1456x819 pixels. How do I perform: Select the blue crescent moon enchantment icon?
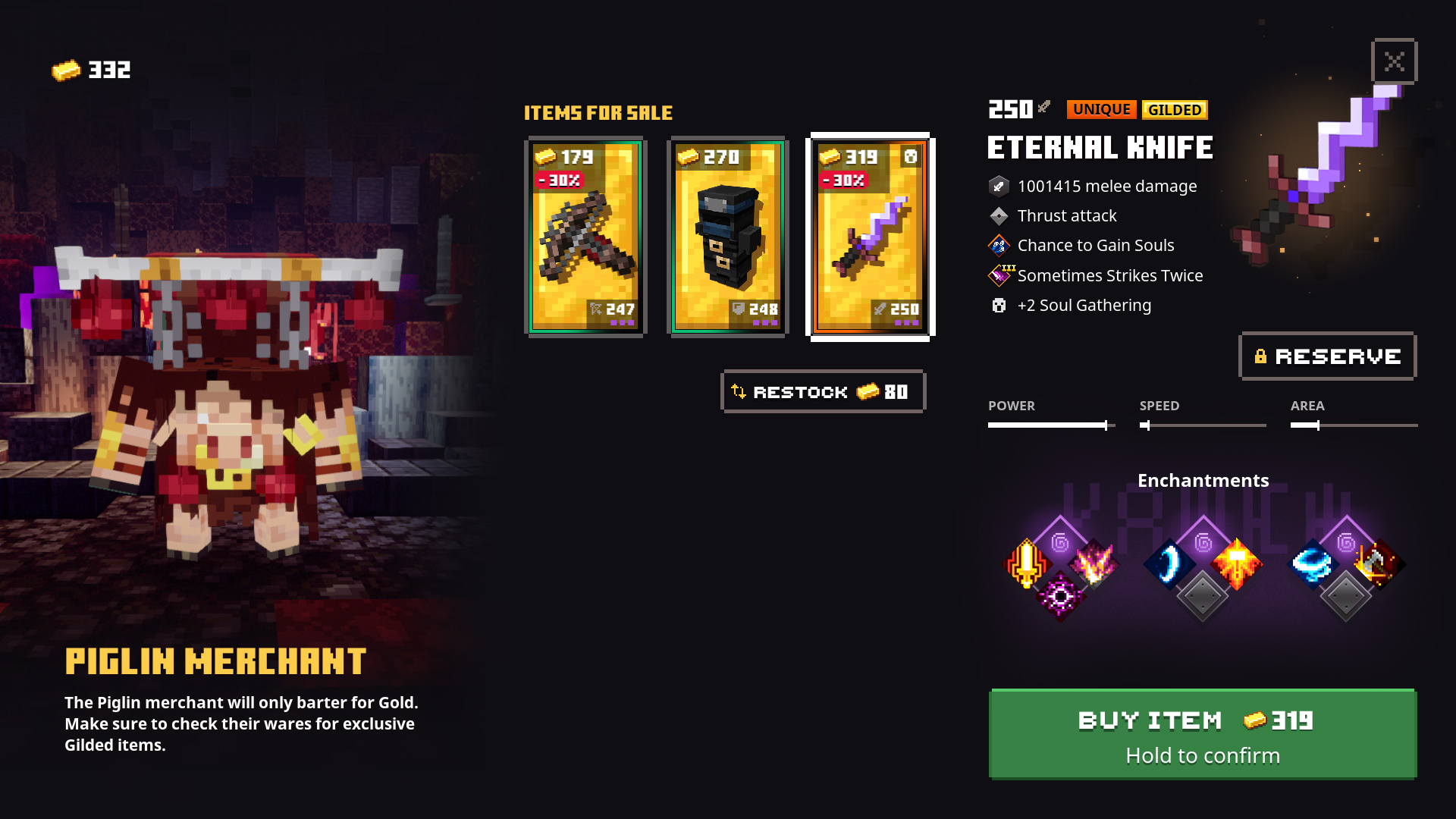[1170, 565]
